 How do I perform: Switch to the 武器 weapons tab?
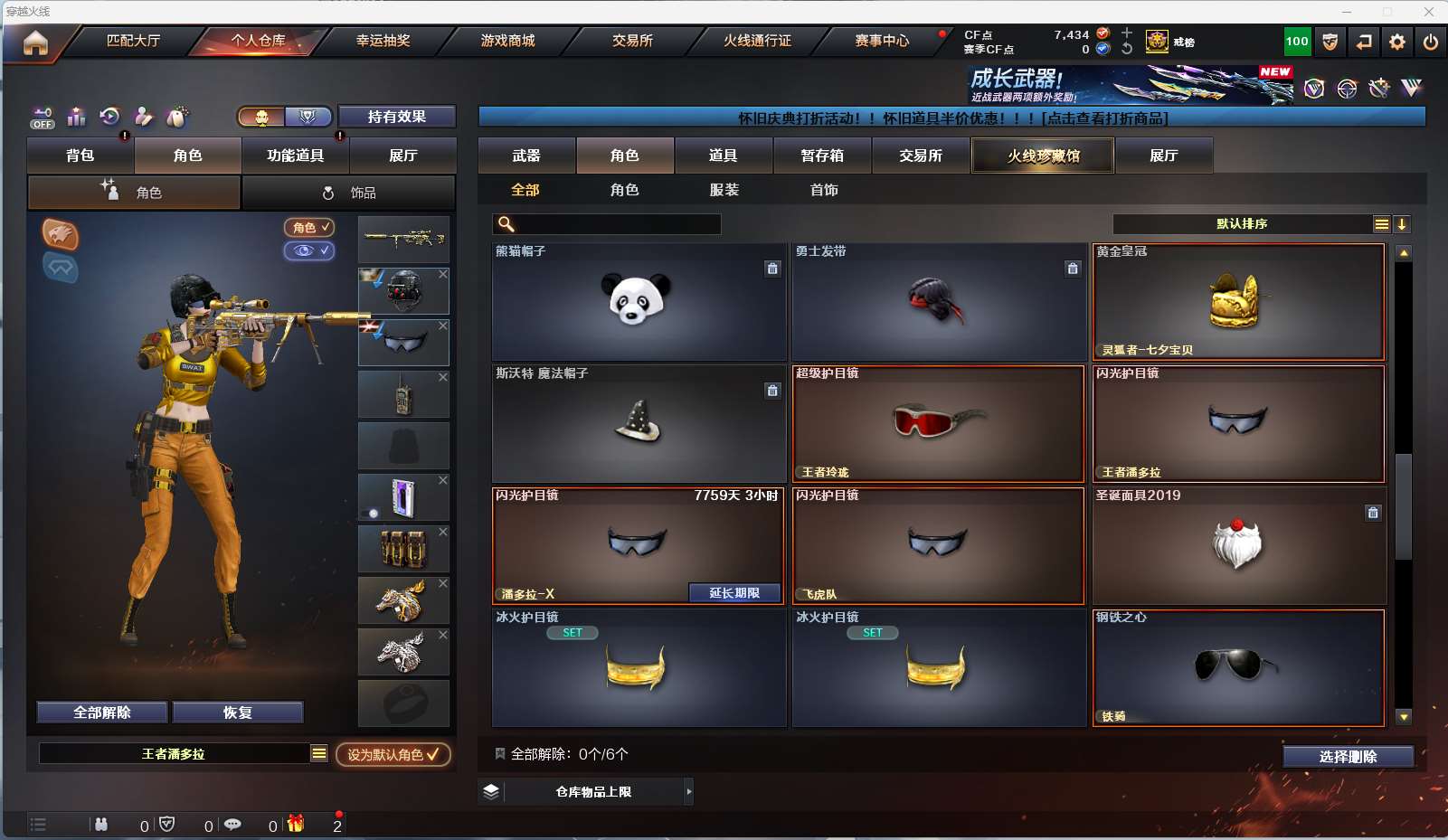(x=526, y=156)
